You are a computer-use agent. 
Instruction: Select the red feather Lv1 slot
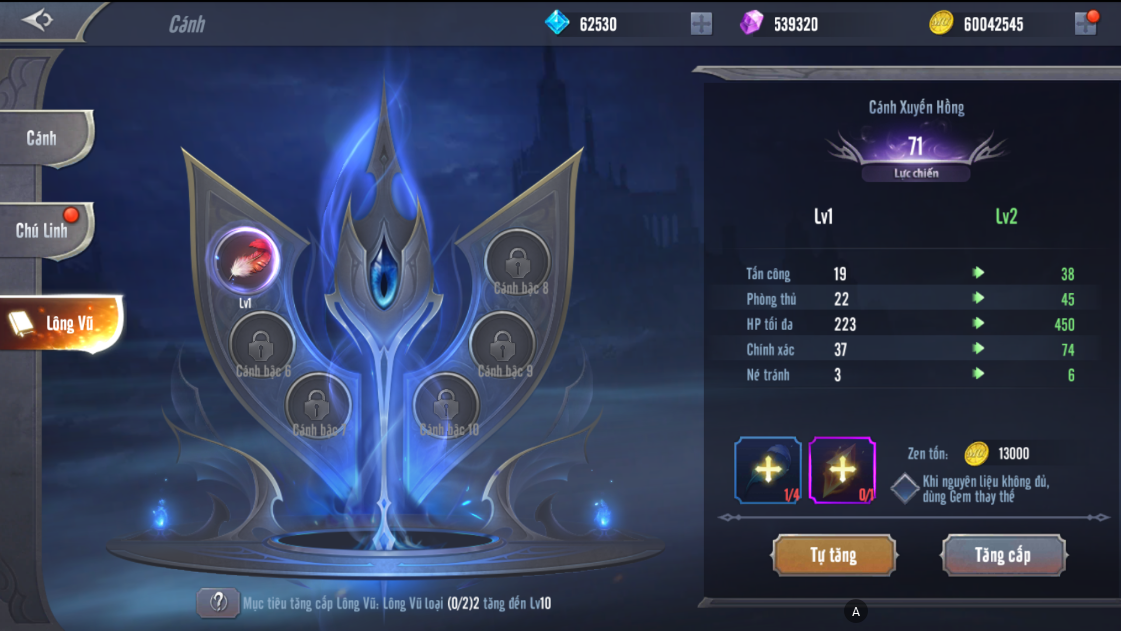[x=245, y=260]
